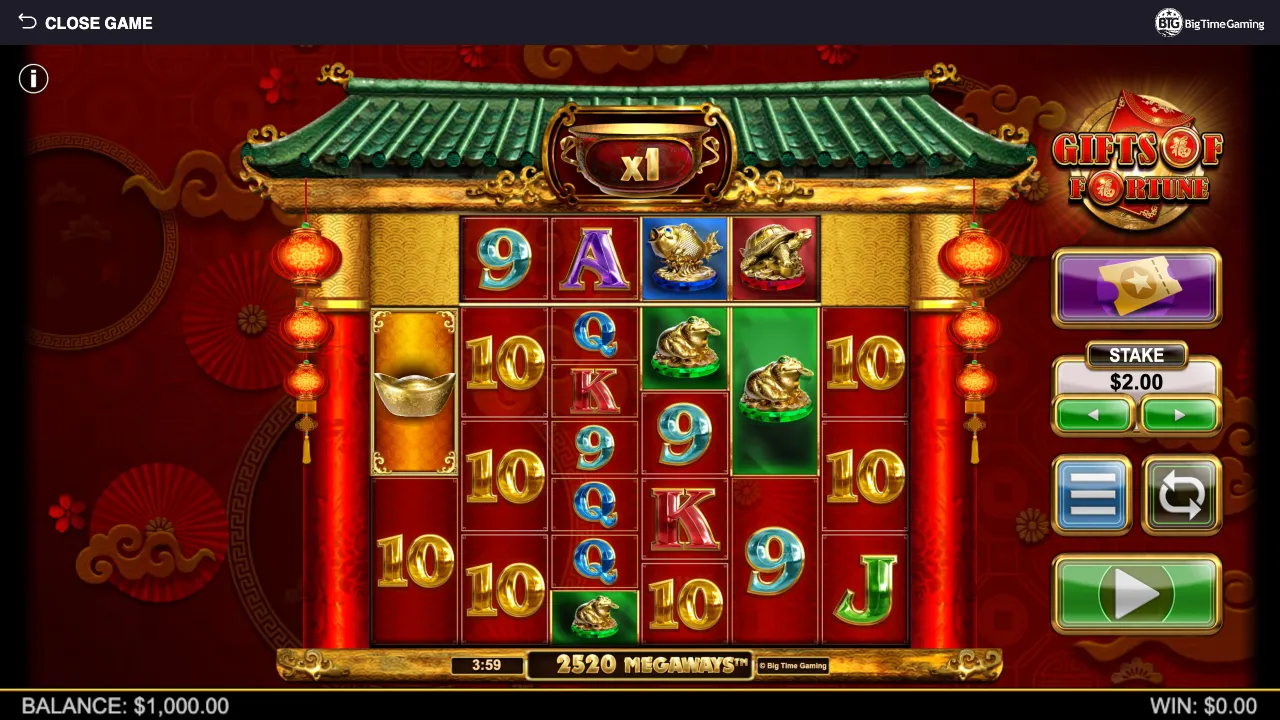Decrease the stake with the left arrow
Screen dimensions: 1280x720
1093,414
